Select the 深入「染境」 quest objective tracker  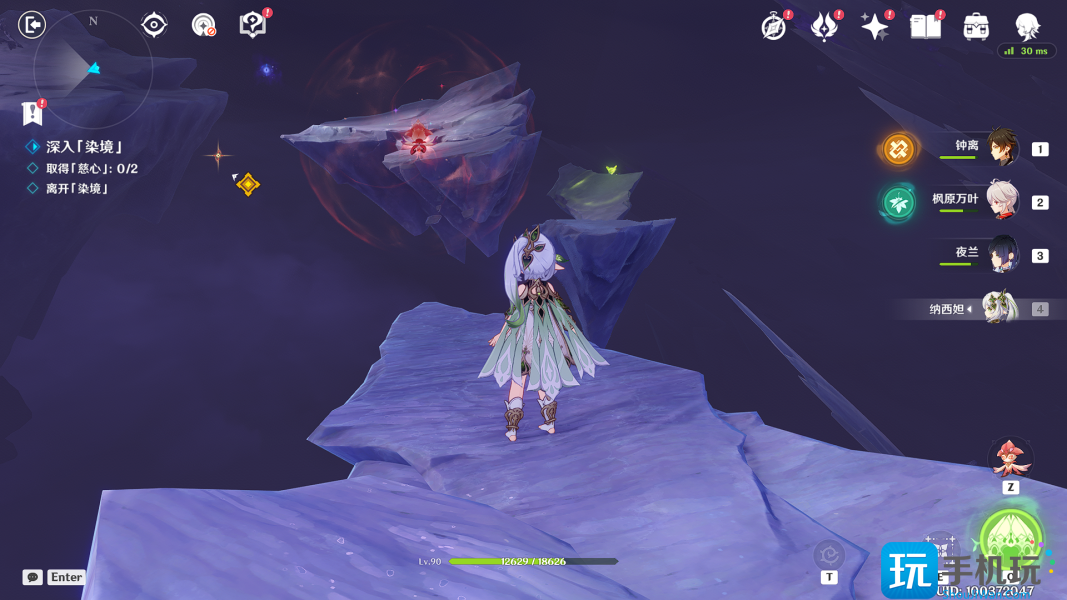click(x=84, y=147)
